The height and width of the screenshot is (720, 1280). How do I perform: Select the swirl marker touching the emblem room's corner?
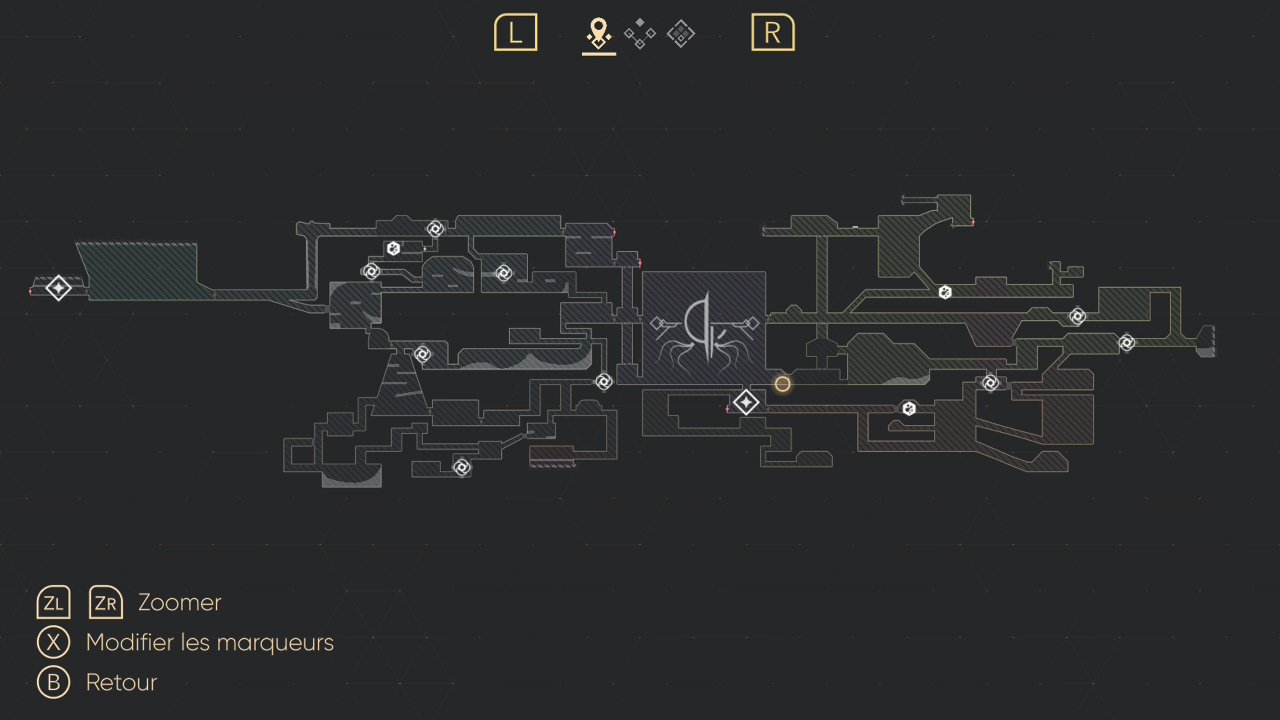click(x=604, y=381)
